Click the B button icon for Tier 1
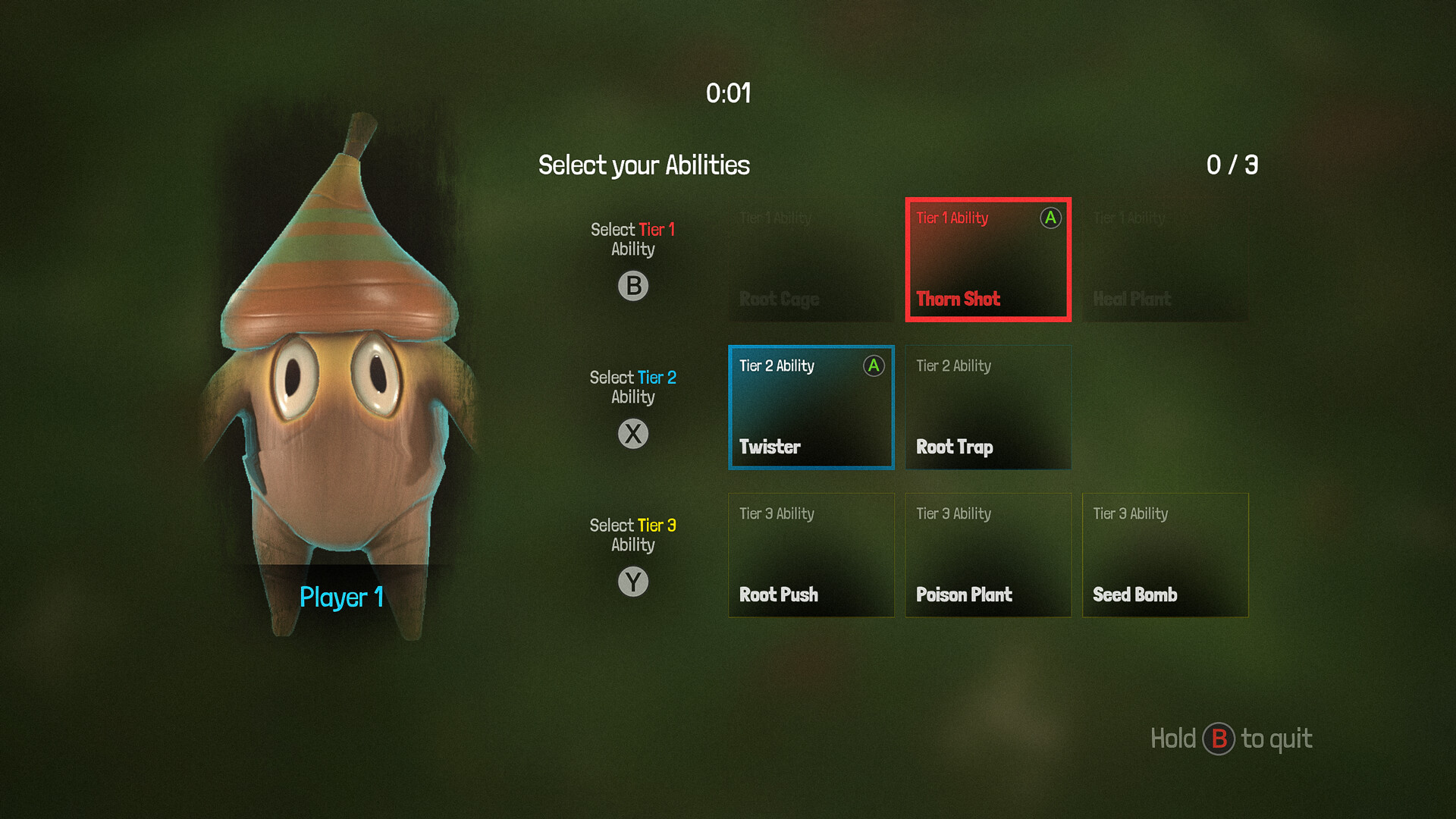 point(634,286)
